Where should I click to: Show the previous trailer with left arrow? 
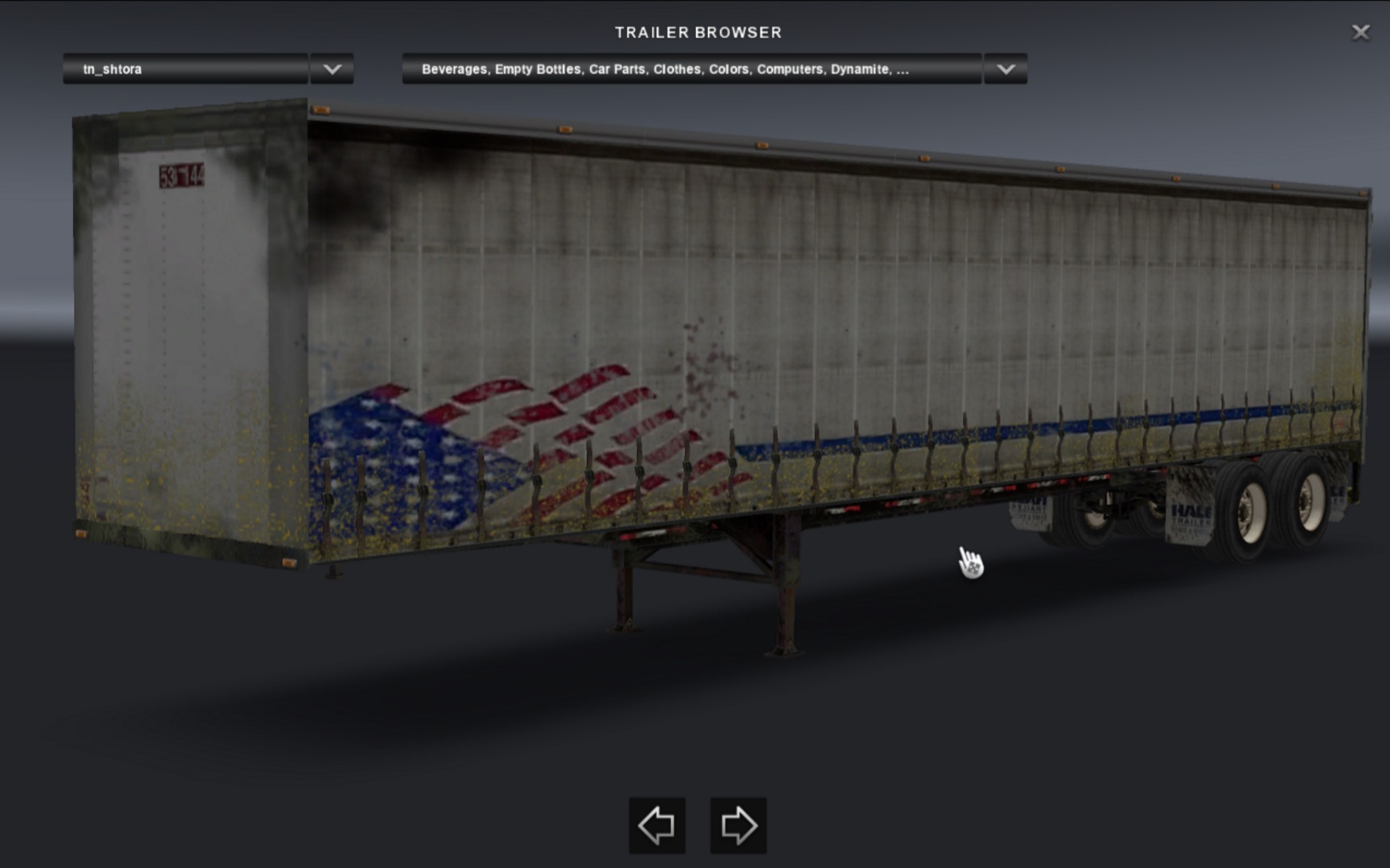pyautogui.click(x=657, y=825)
